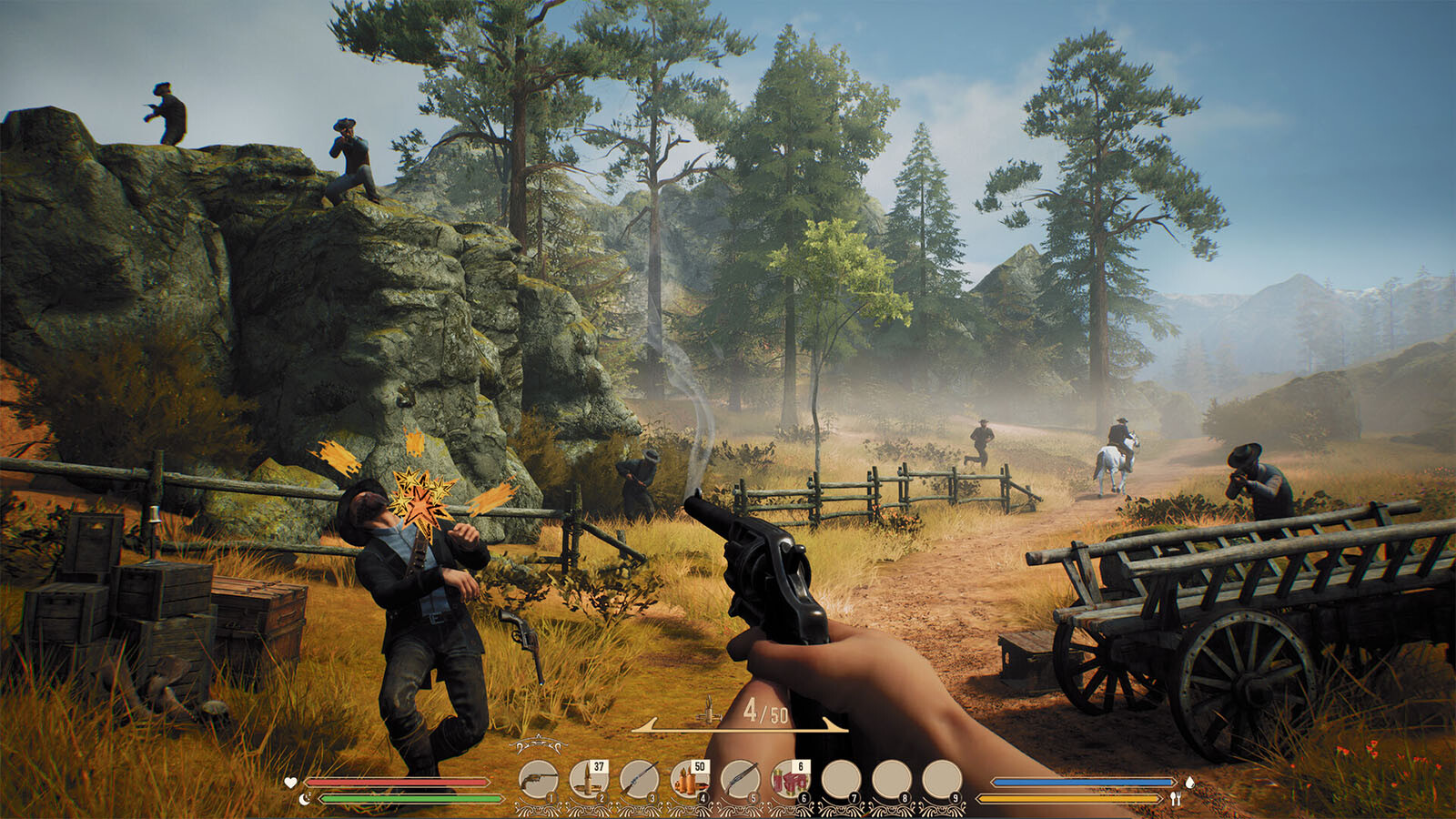Switch to the shotgun in slot 5
This screenshot has width=1456, height=819.
point(740,780)
